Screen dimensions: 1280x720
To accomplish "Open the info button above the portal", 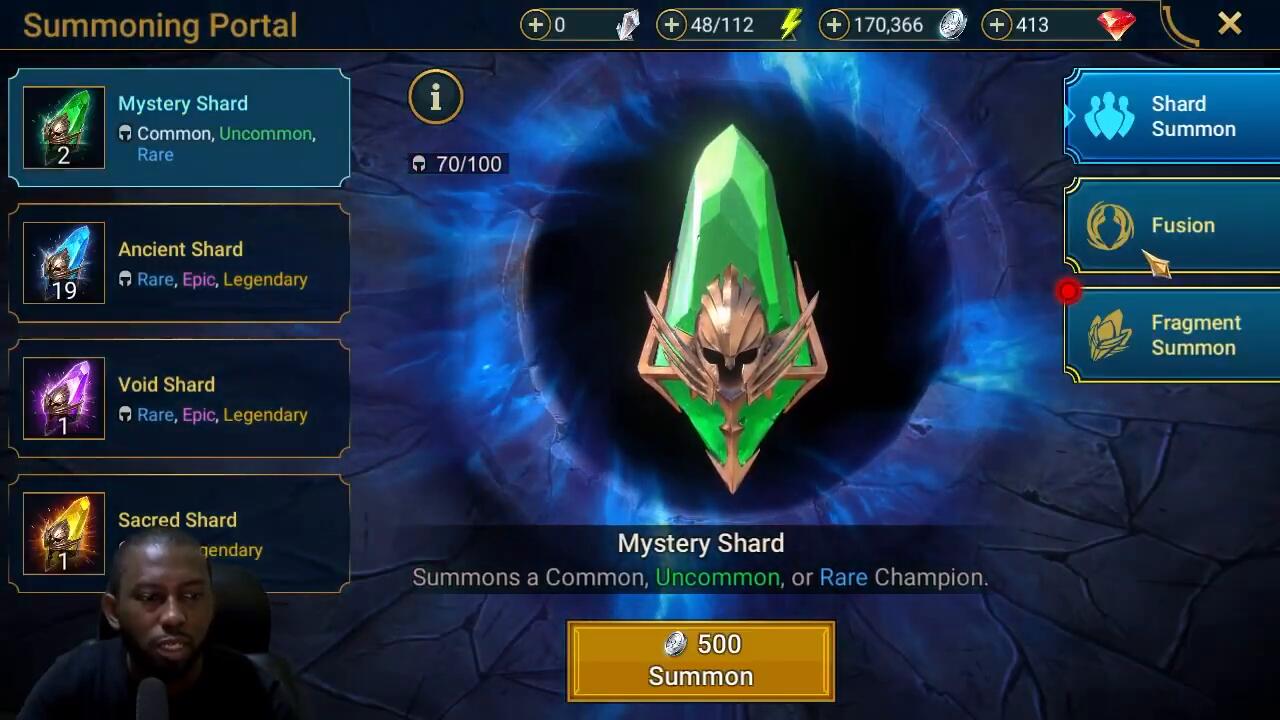I will 435,97.
